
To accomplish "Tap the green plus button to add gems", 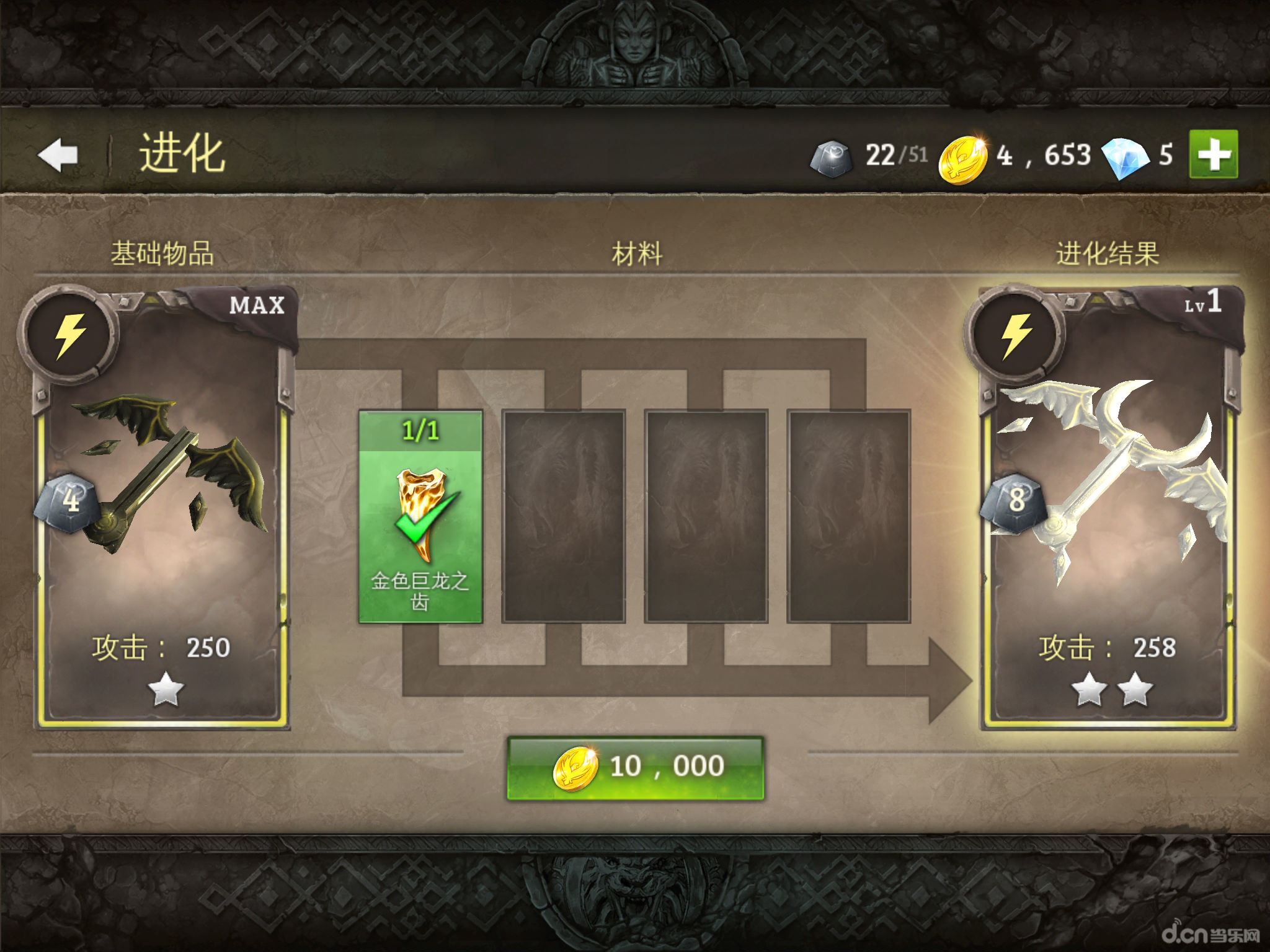I will (1213, 154).
